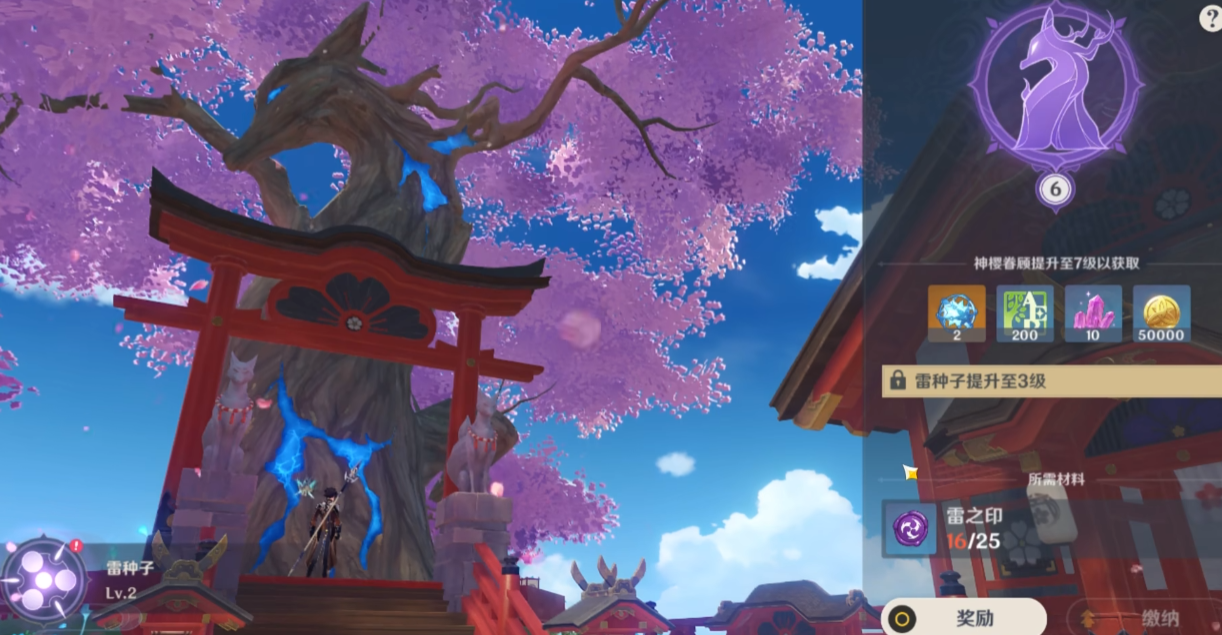
Task: Open the 雷种子 Electrogranum level icon
Action: [40, 580]
